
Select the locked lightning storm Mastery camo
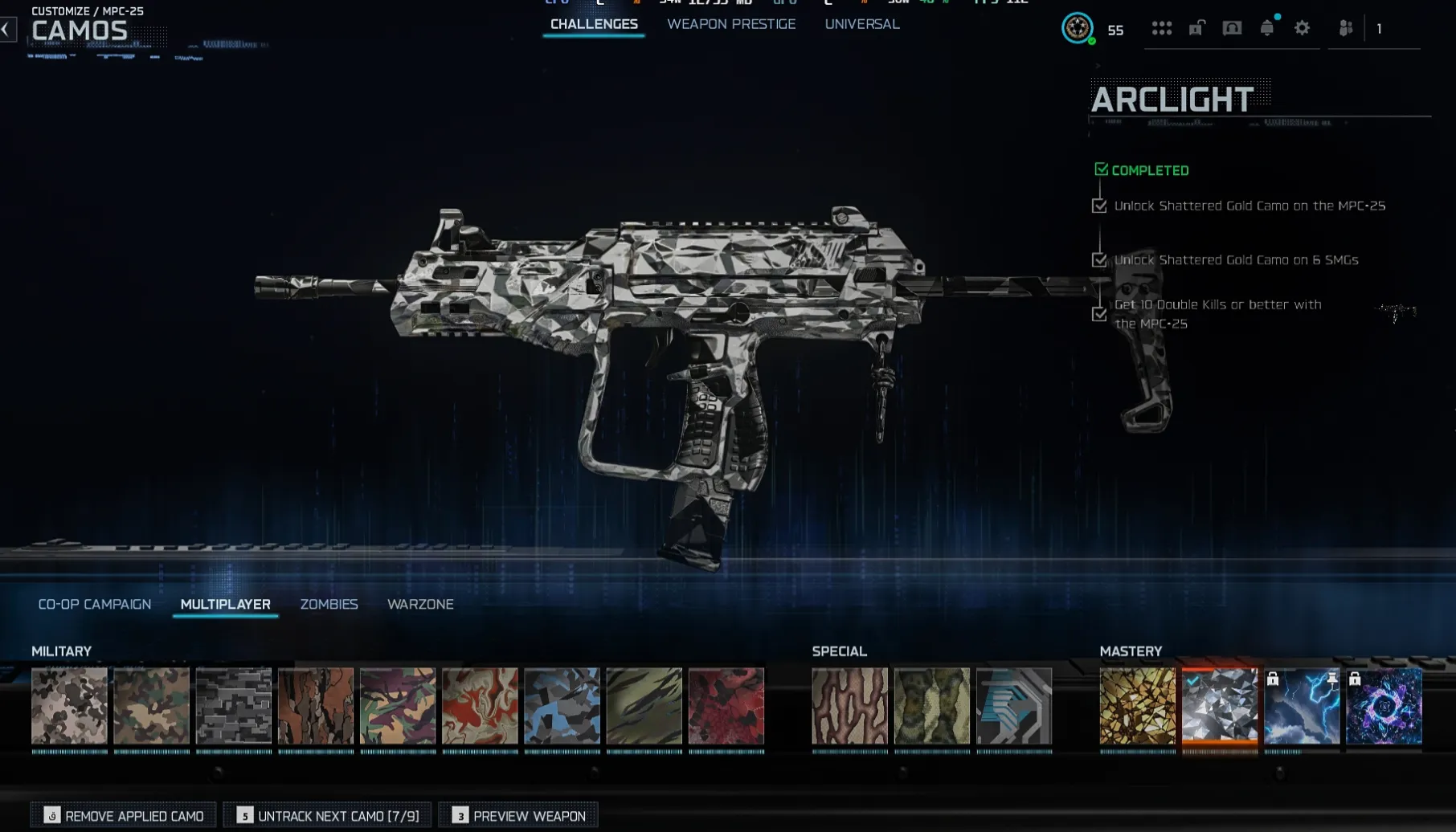pos(1301,708)
